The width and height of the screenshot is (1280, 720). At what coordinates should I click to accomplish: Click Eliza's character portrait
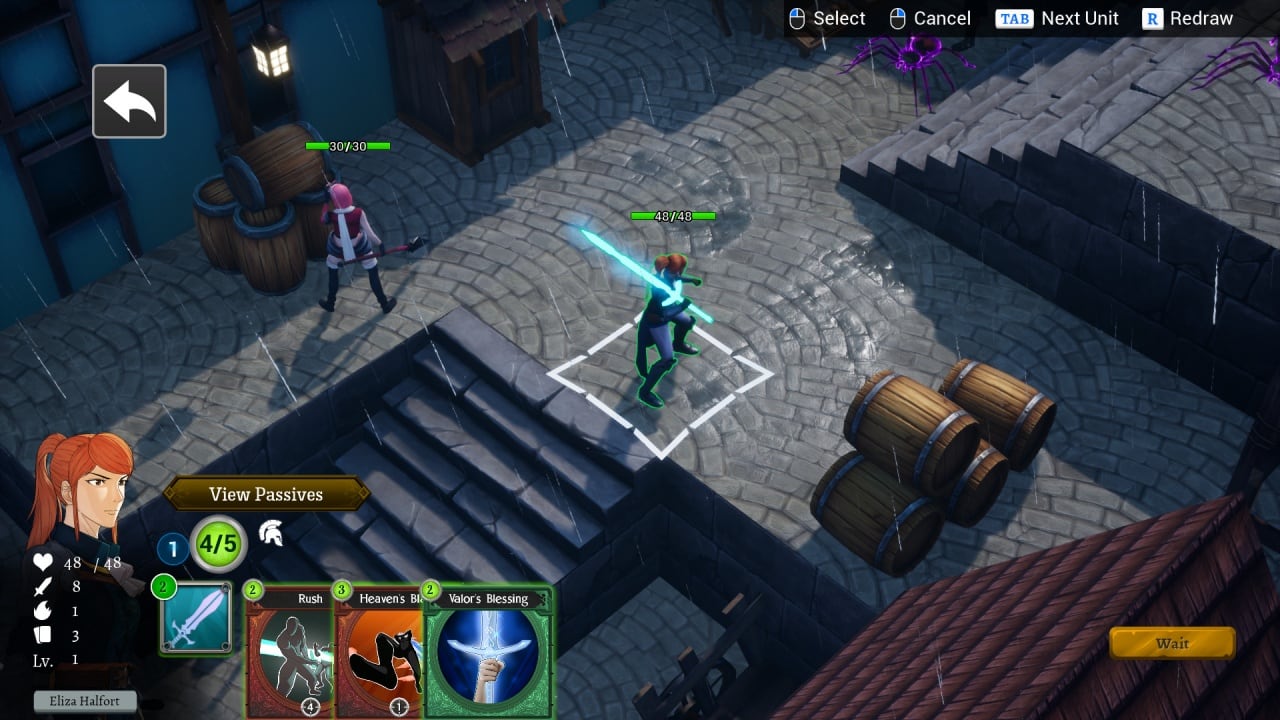[x=82, y=488]
